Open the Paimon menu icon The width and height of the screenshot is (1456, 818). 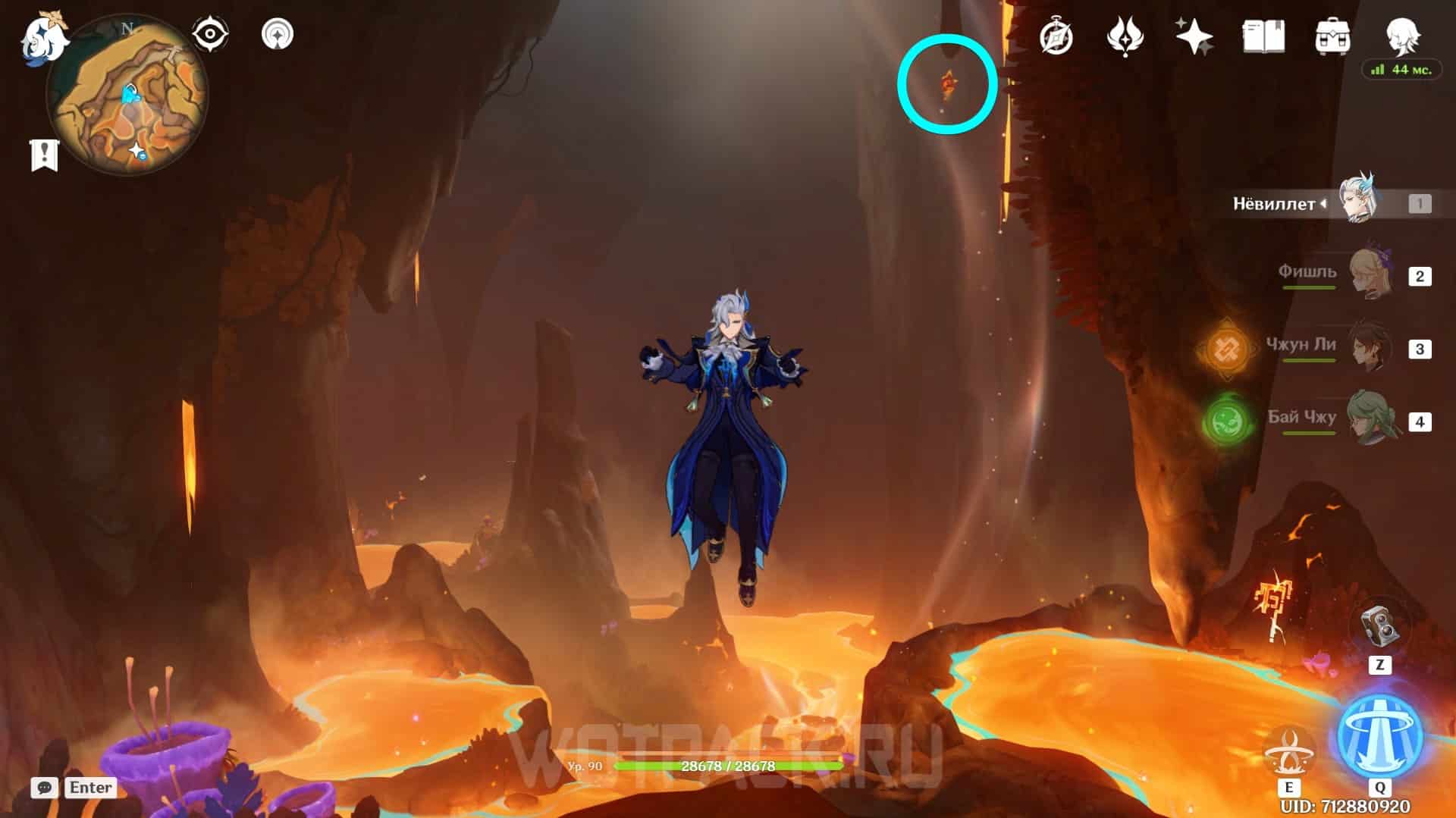click(42, 38)
